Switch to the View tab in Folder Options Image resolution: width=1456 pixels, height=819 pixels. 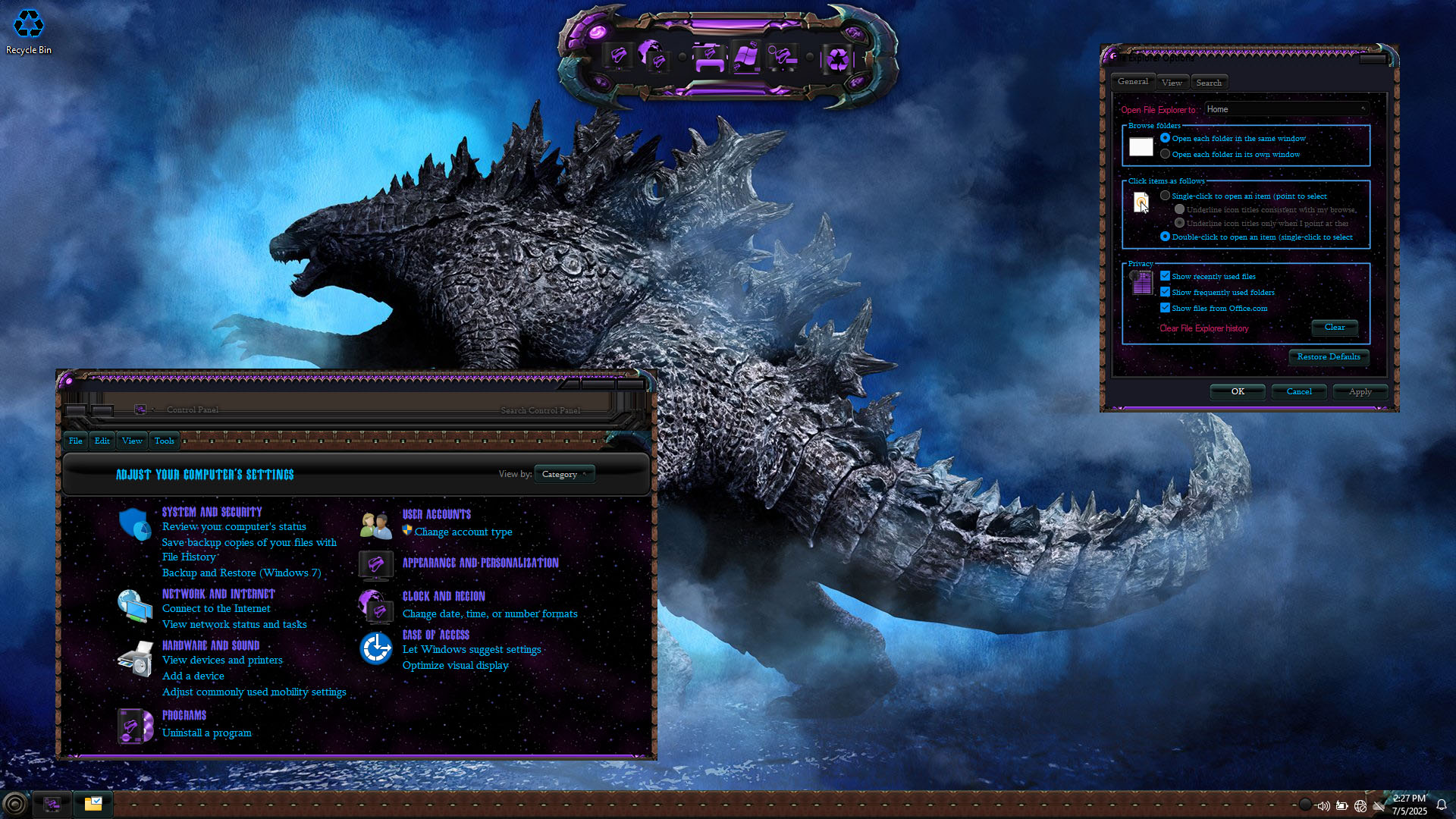[x=1172, y=83]
